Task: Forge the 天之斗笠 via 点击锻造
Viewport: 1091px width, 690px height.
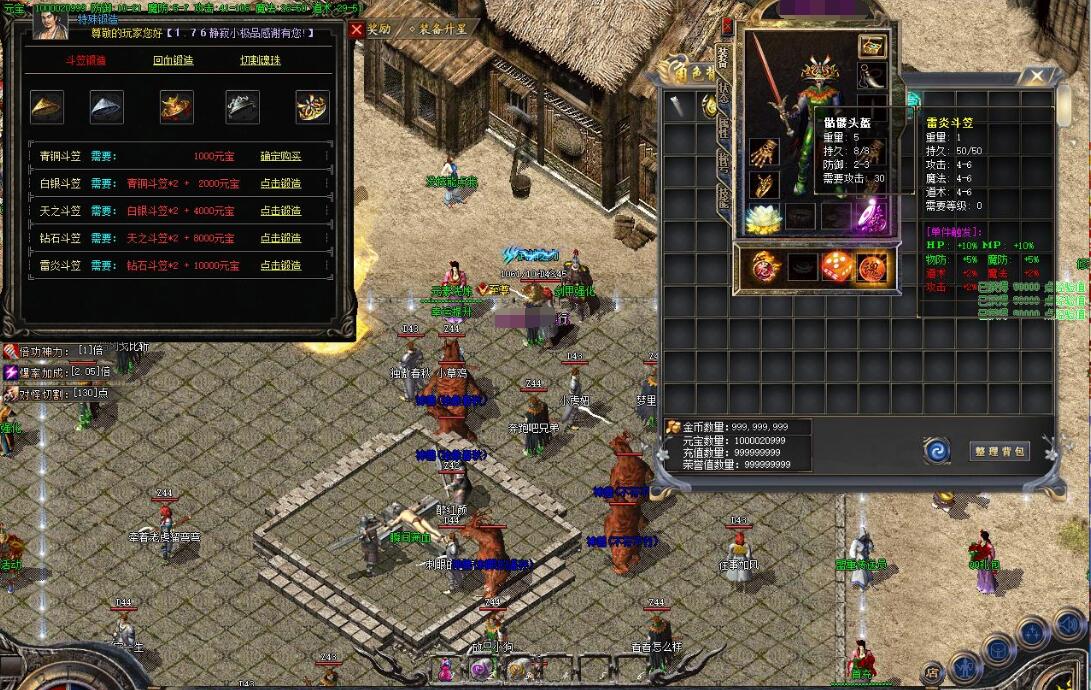Action: click(280, 211)
